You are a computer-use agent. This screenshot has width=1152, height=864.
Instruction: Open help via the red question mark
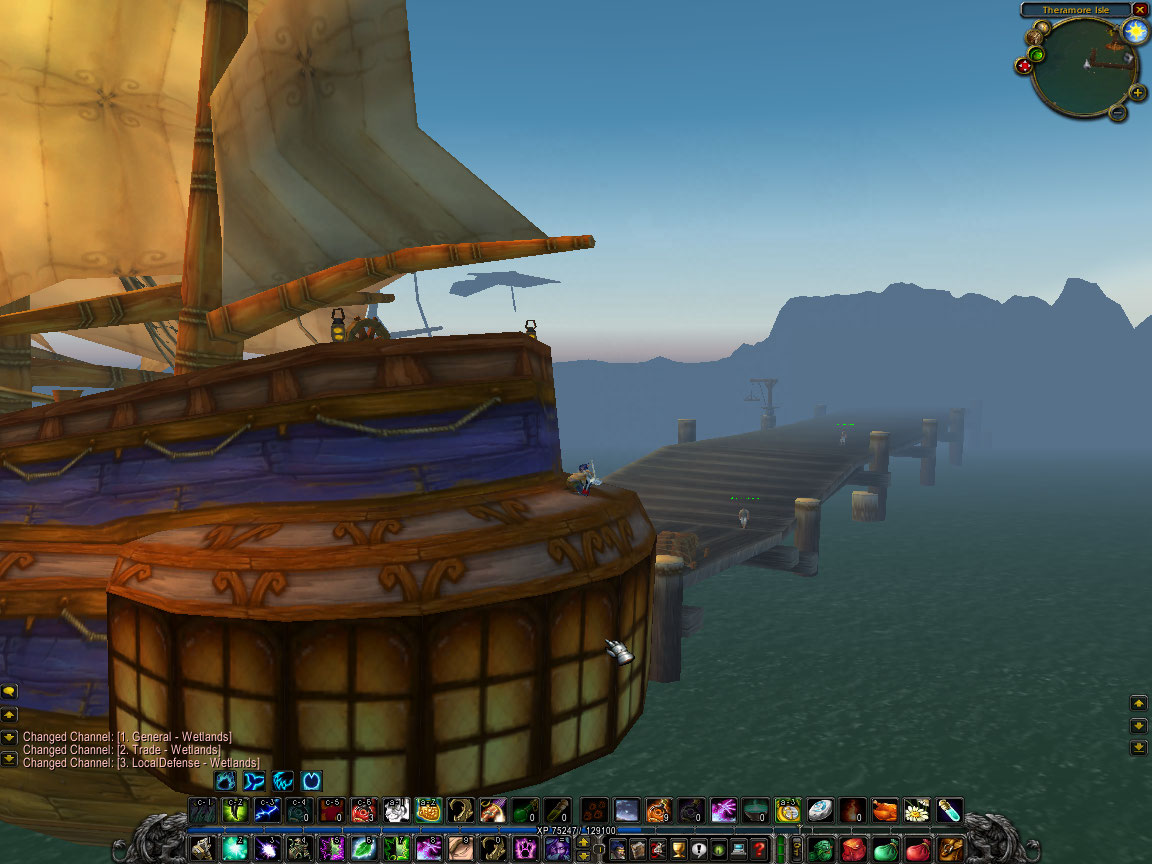coord(761,849)
